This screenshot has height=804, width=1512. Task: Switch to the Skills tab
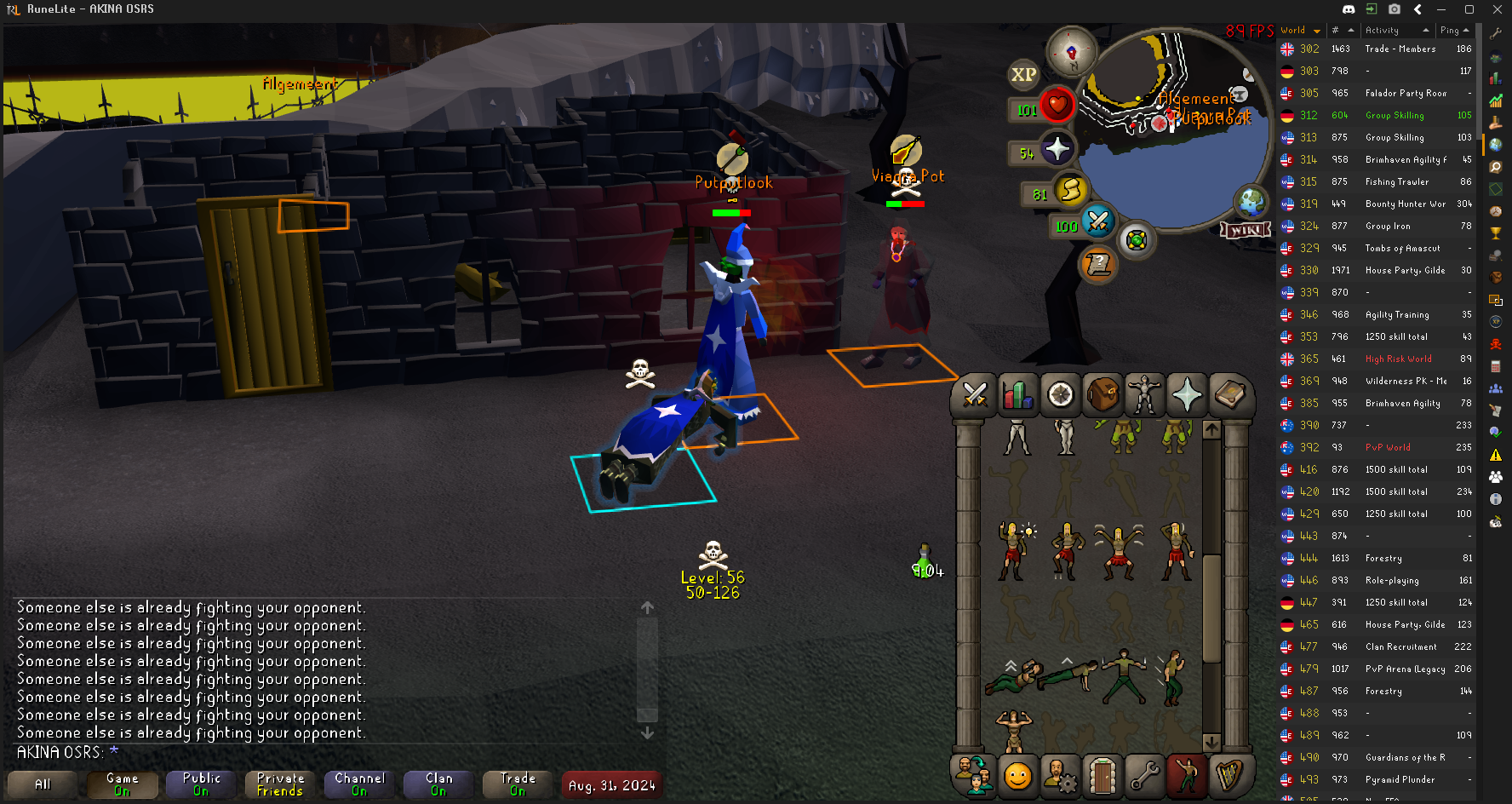point(1017,394)
